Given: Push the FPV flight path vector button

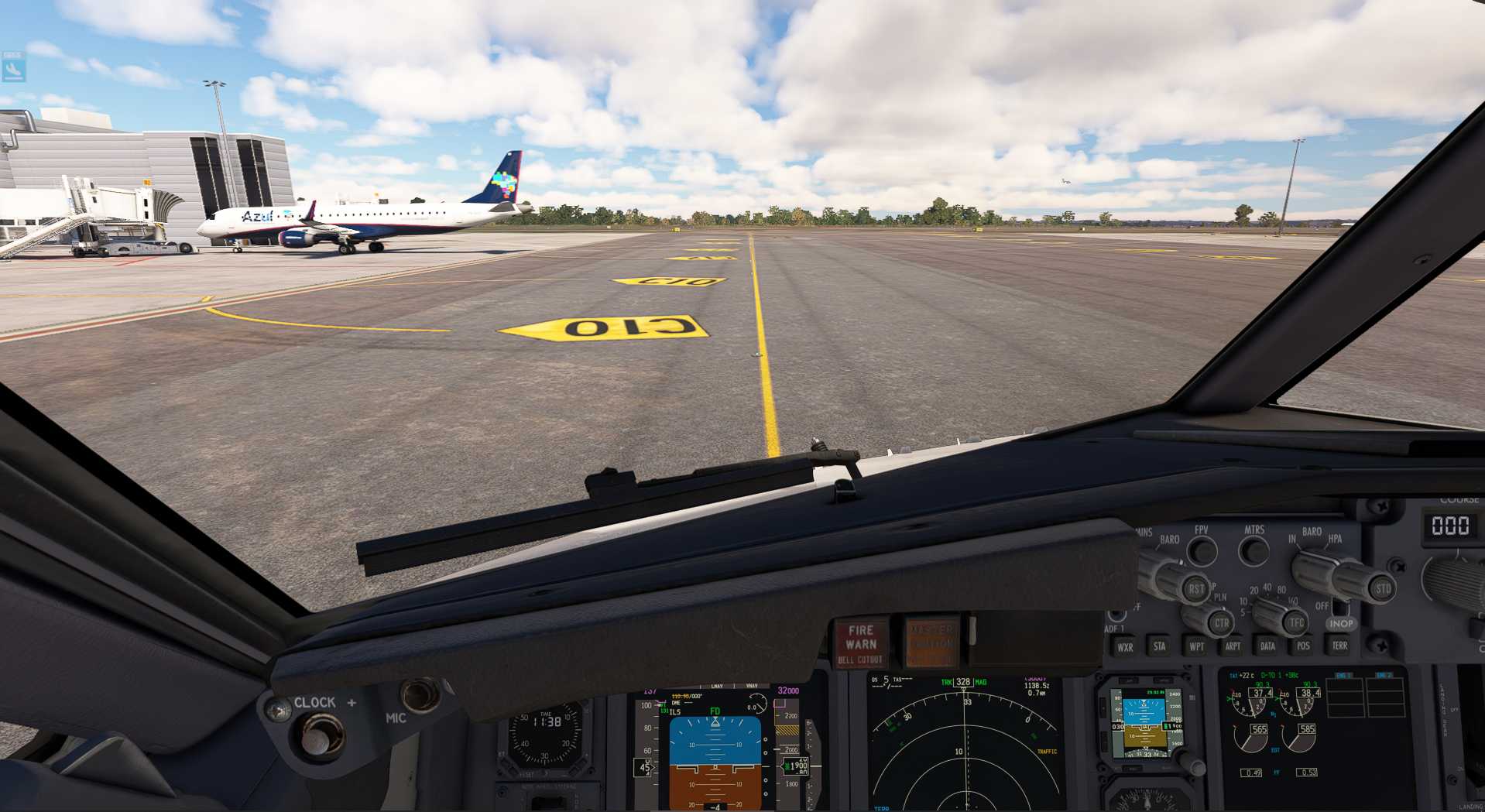Looking at the screenshot, I should point(1202,551).
